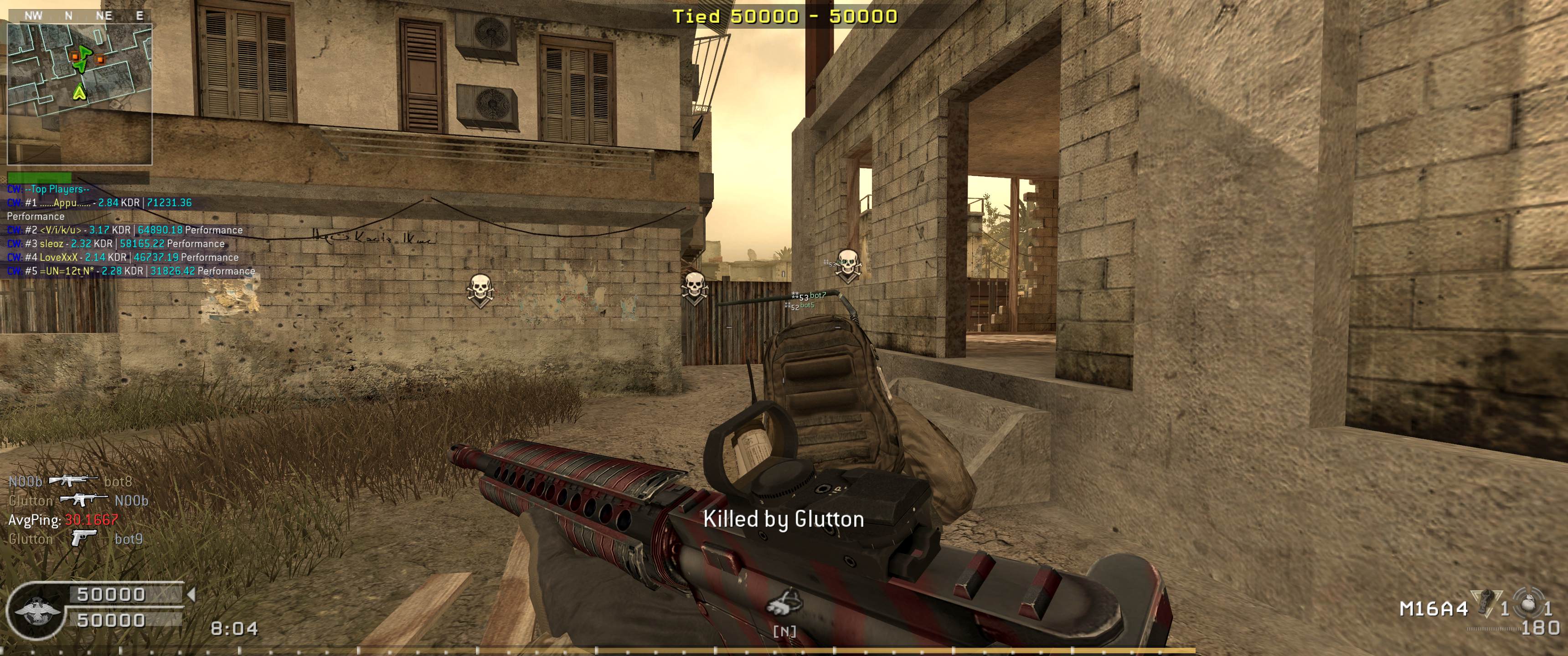The height and width of the screenshot is (656, 1568).
Task: Click the #2 <V/i/k/u> top player row
Action: 125,230
